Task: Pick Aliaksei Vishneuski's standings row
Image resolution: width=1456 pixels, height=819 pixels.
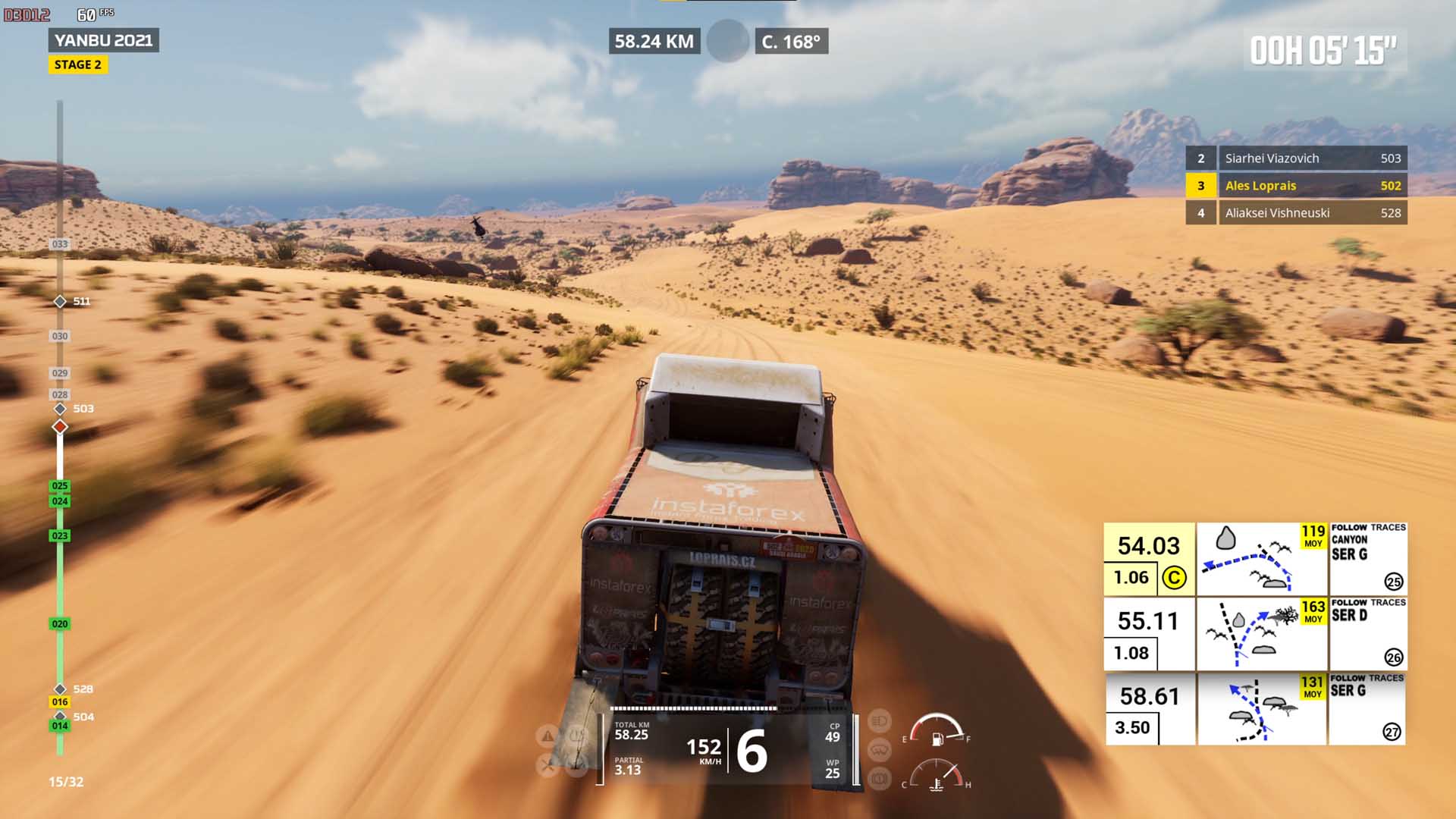Action: [x=1296, y=213]
